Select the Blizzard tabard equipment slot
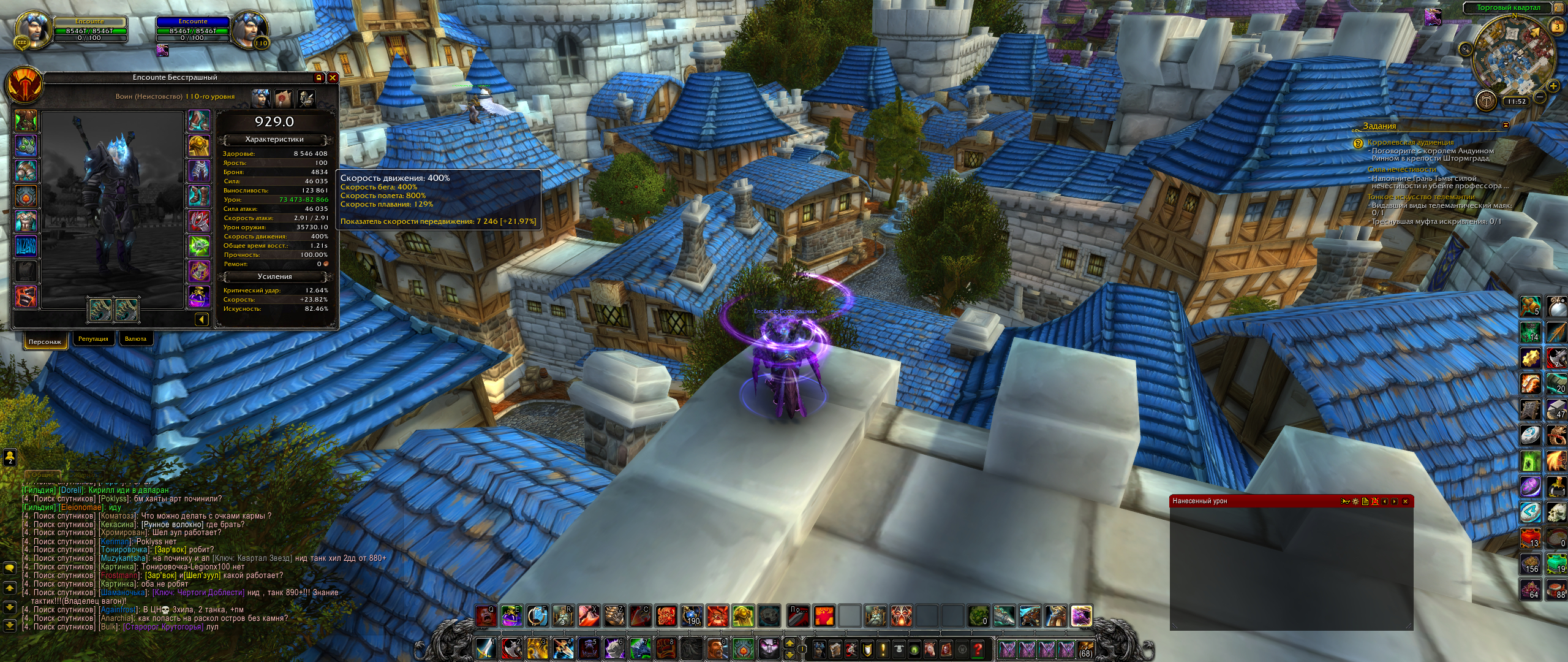Image resolution: width=1568 pixels, height=662 pixels. [x=26, y=247]
